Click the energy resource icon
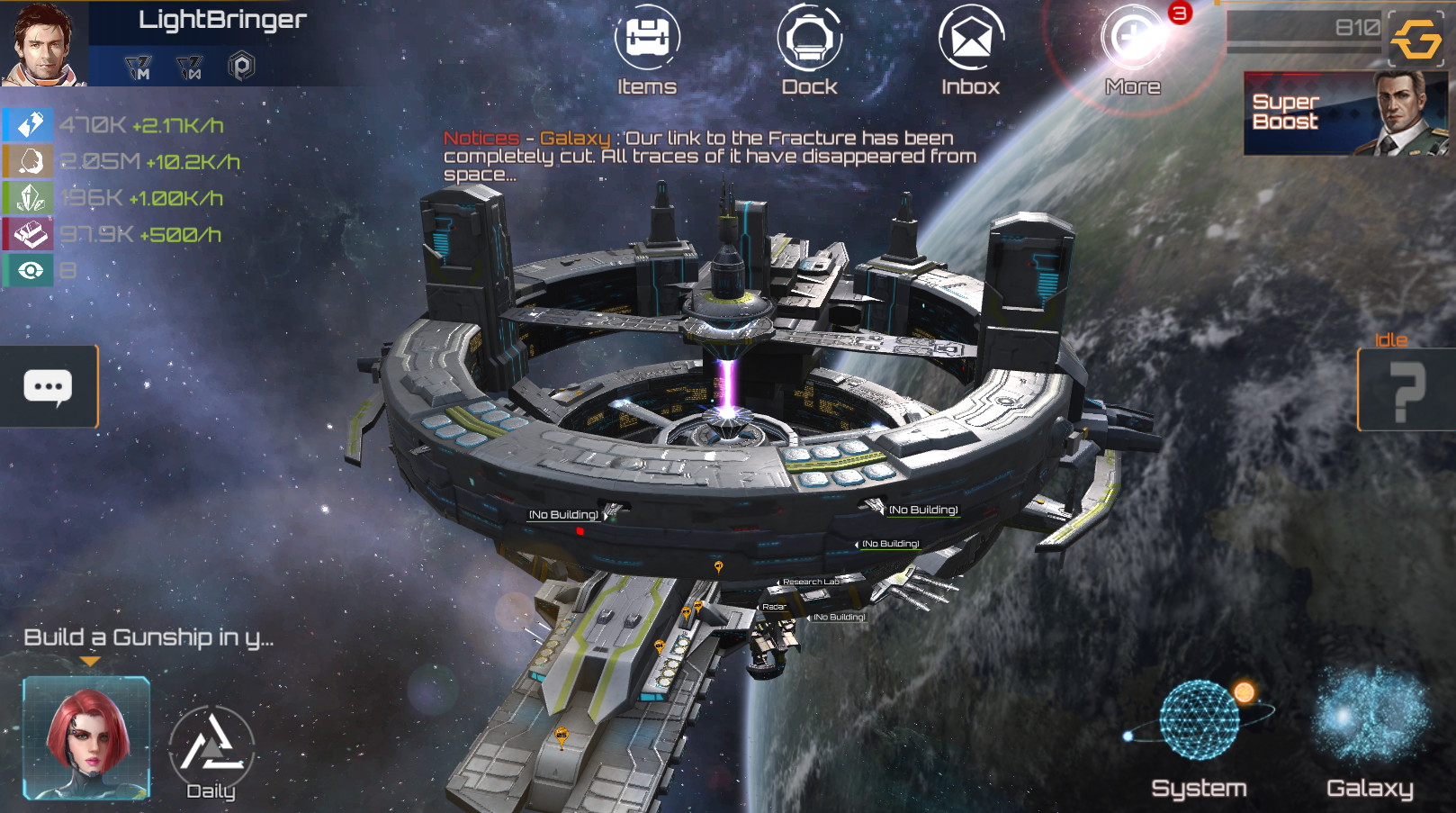The image size is (1456, 813). pyautogui.click(x=28, y=123)
